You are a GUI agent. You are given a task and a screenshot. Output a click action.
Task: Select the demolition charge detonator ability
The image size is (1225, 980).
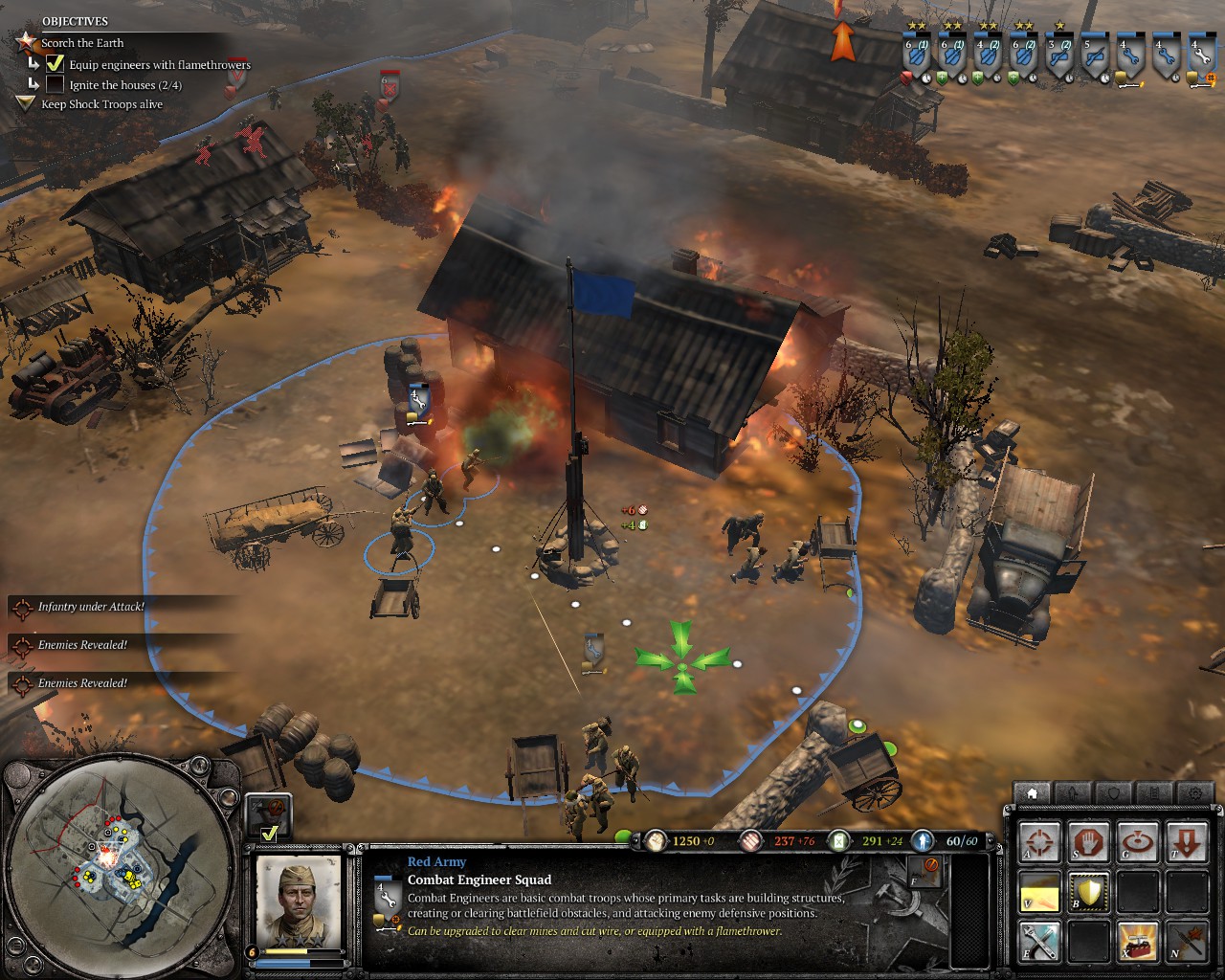[x=1137, y=942]
